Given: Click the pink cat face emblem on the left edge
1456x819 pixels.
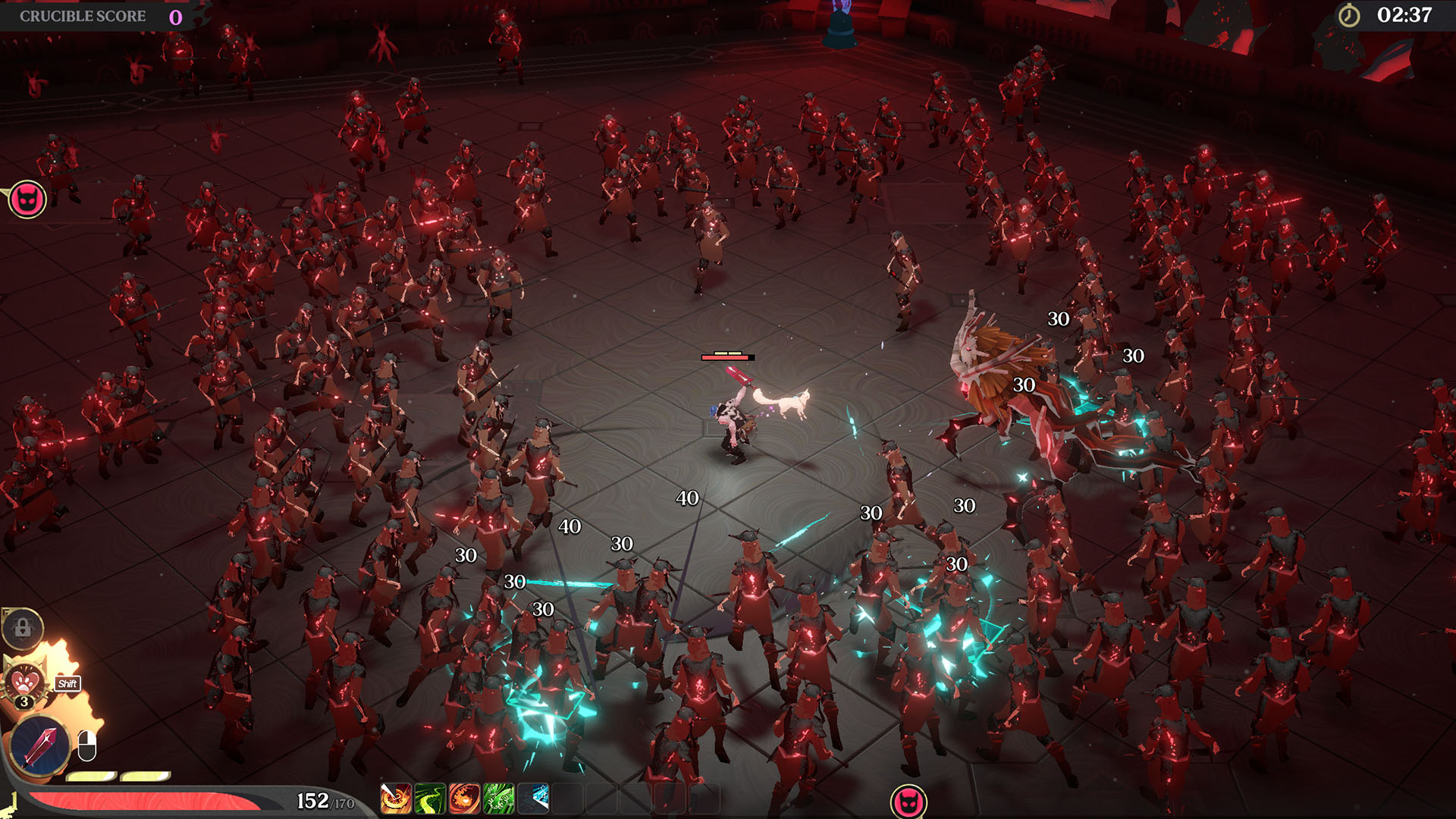Looking at the screenshot, I should [x=27, y=199].
